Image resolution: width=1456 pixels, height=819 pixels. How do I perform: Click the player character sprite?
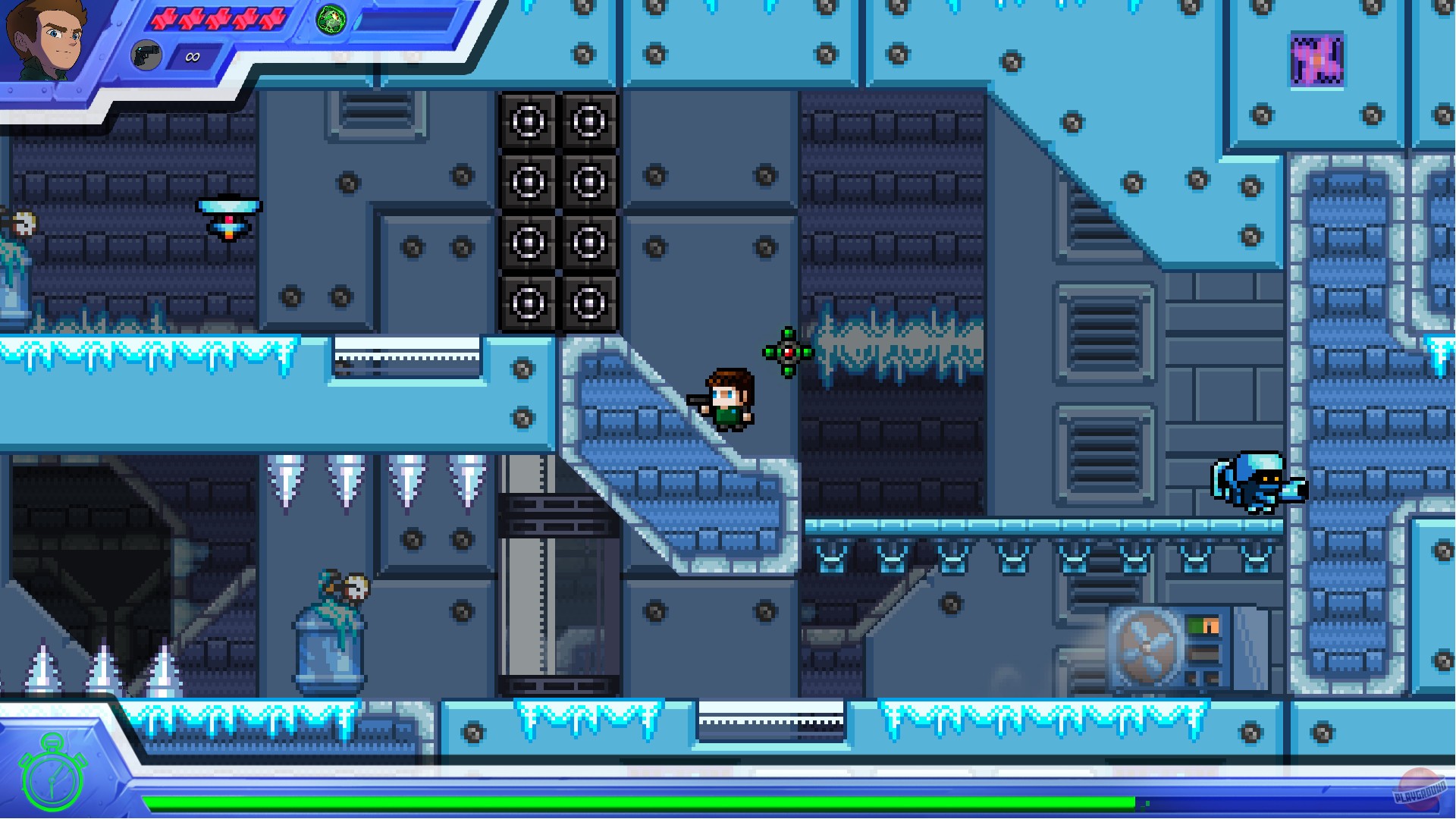click(x=730, y=397)
